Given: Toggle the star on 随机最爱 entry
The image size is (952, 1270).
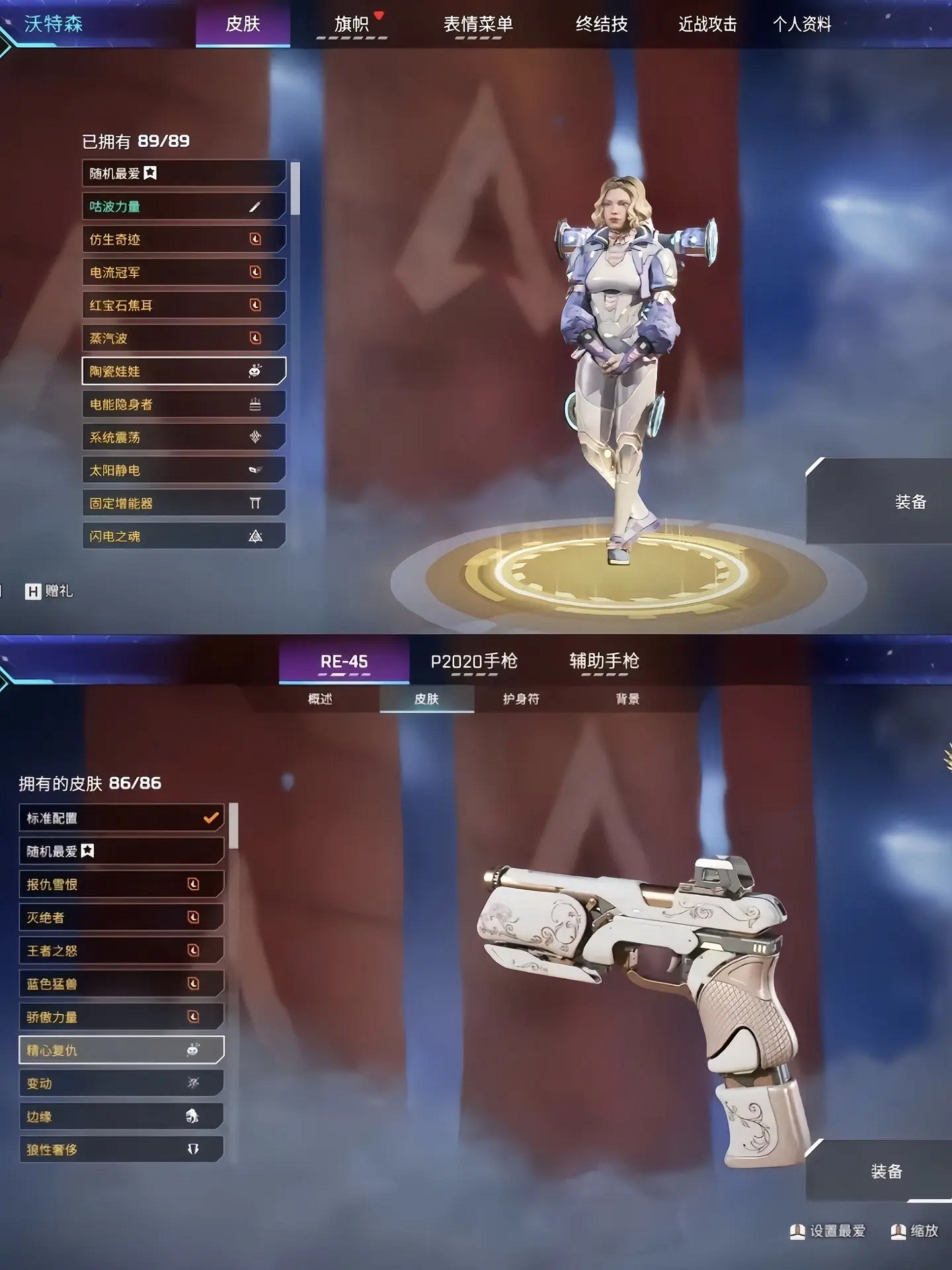Looking at the screenshot, I should pyautogui.click(x=151, y=173).
